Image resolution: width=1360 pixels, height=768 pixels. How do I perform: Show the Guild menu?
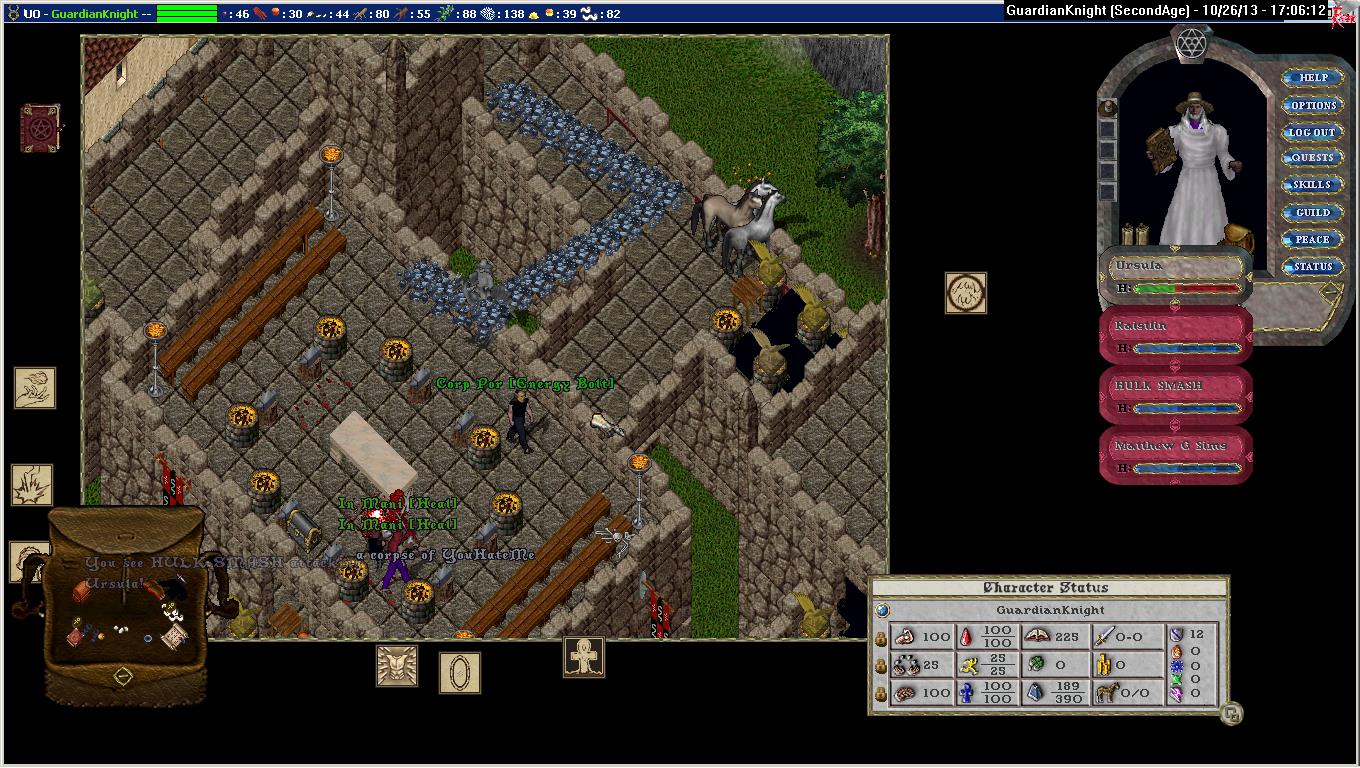tap(1312, 212)
